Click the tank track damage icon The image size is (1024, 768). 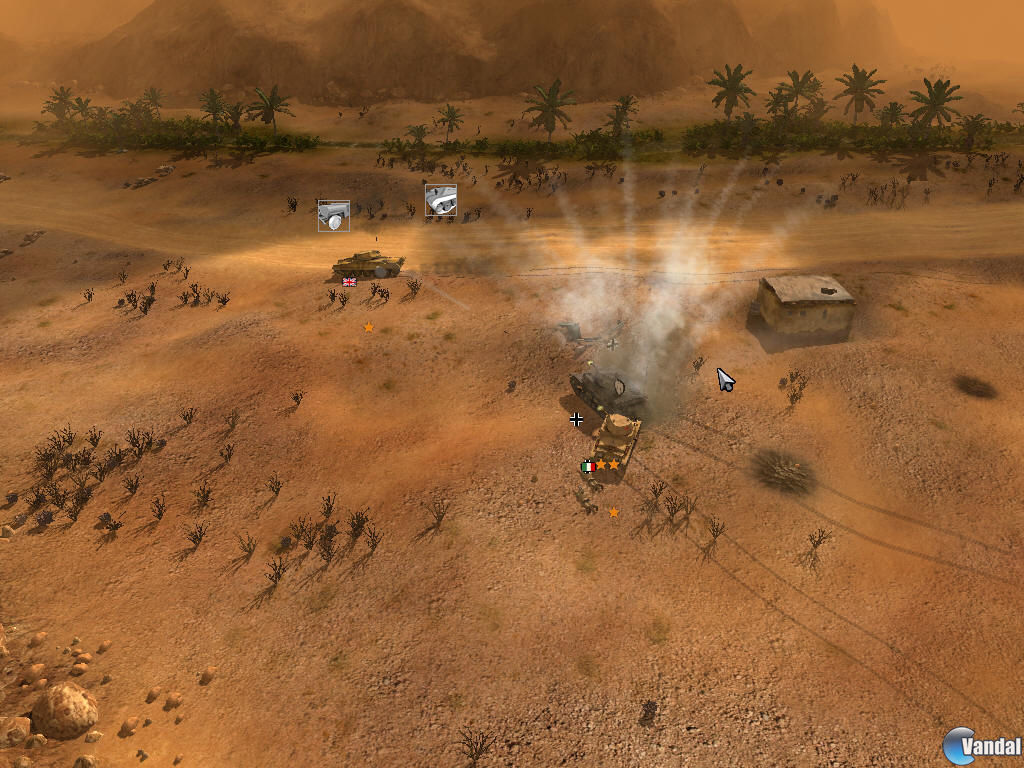[441, 200]
